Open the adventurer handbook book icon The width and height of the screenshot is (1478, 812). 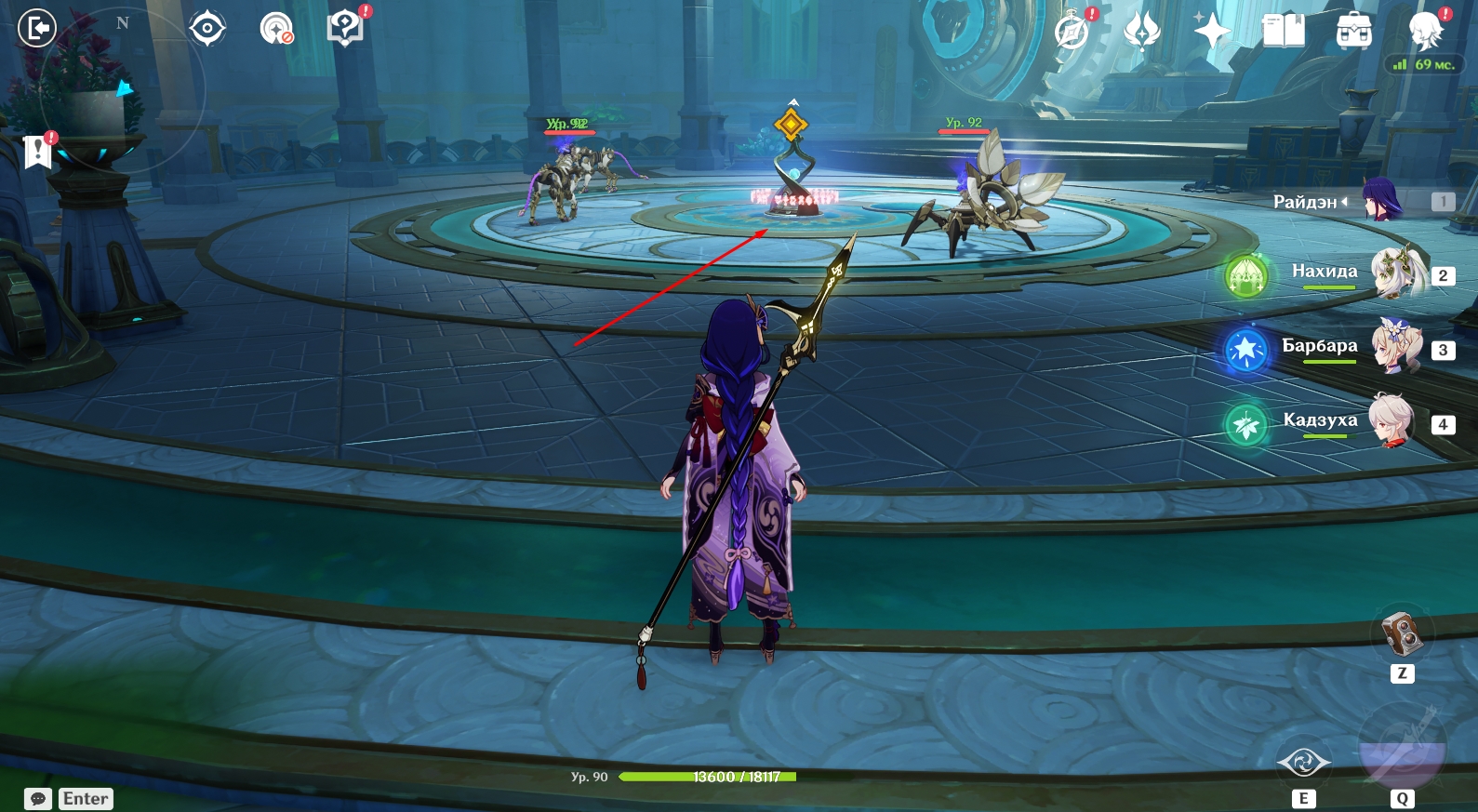click(1284, 32)
